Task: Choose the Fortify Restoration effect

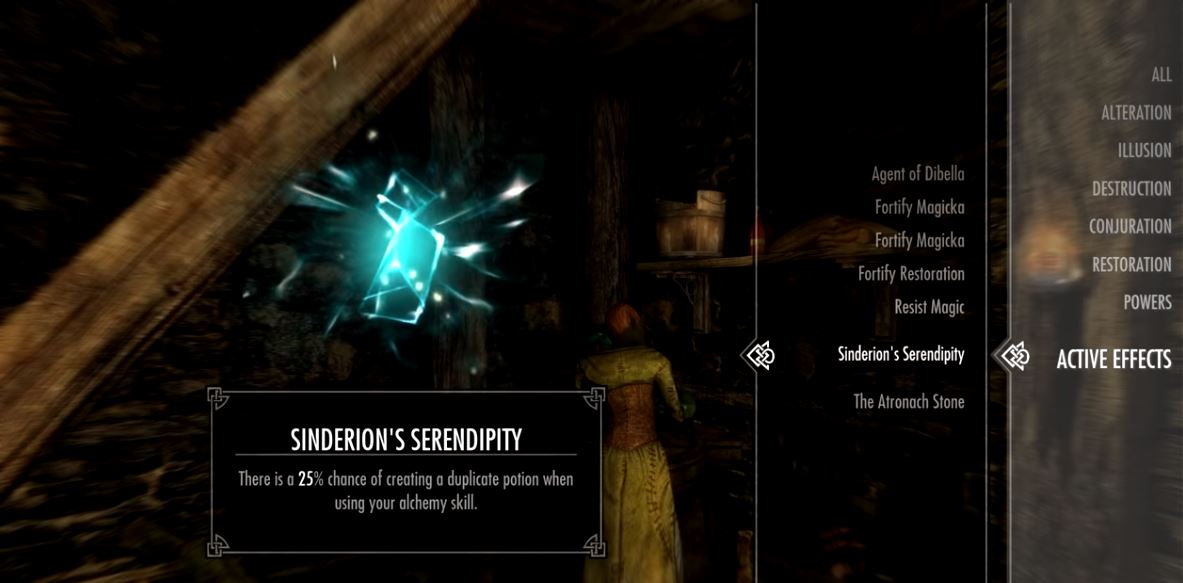Action: 910,274
